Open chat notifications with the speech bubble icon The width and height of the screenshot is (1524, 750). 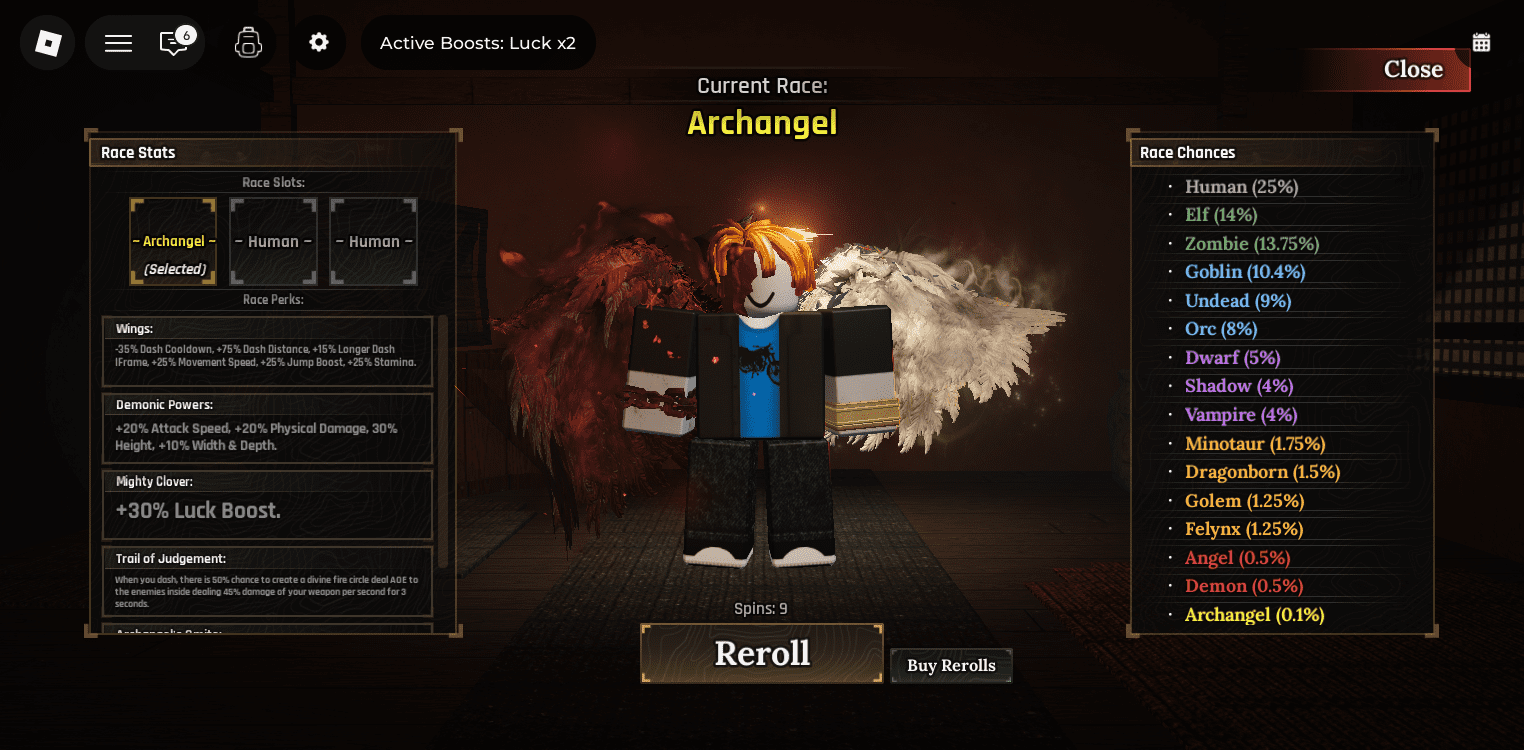pyautogui.click(x=173, y=45)
